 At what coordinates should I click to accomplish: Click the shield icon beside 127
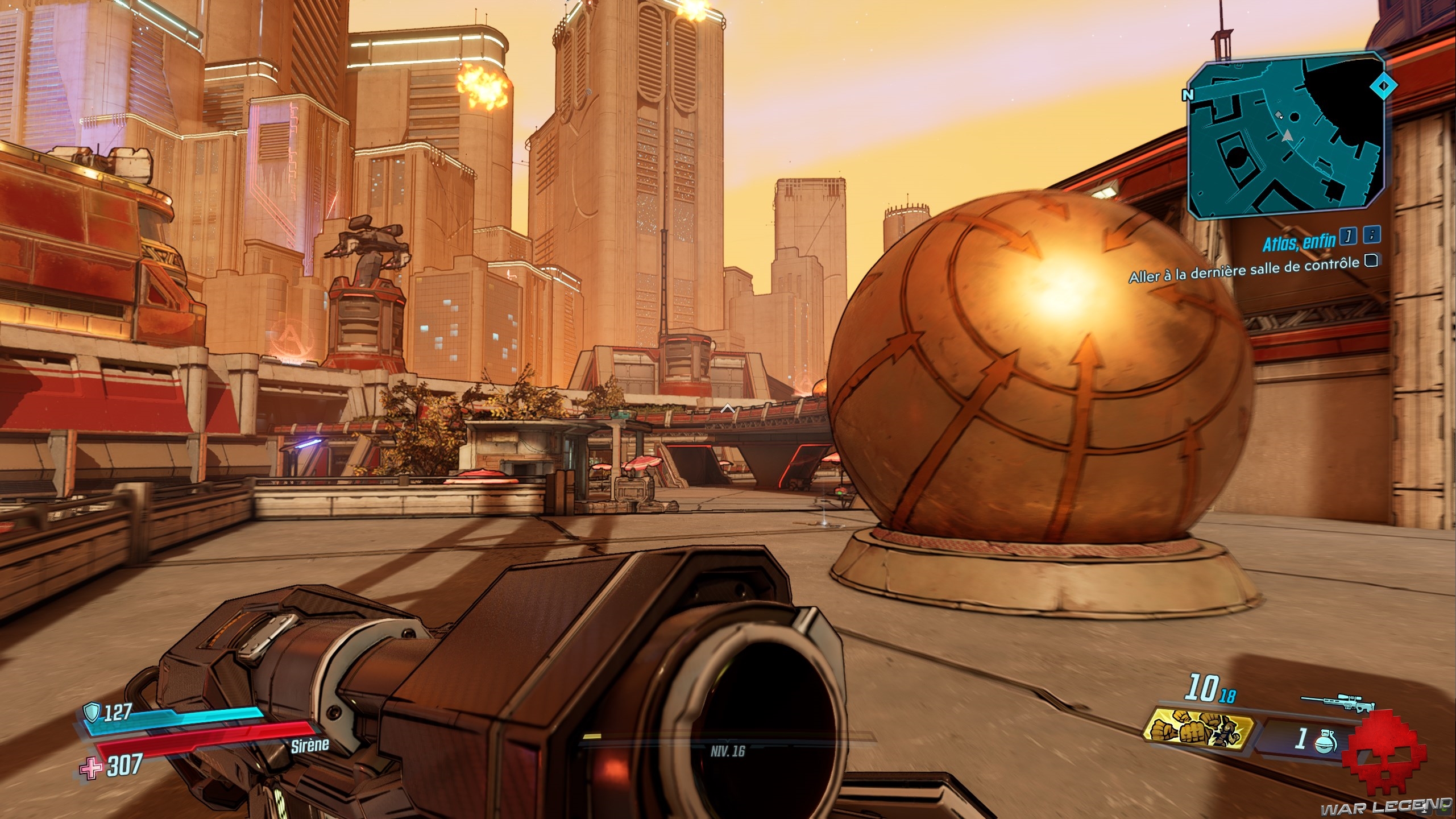92,712
